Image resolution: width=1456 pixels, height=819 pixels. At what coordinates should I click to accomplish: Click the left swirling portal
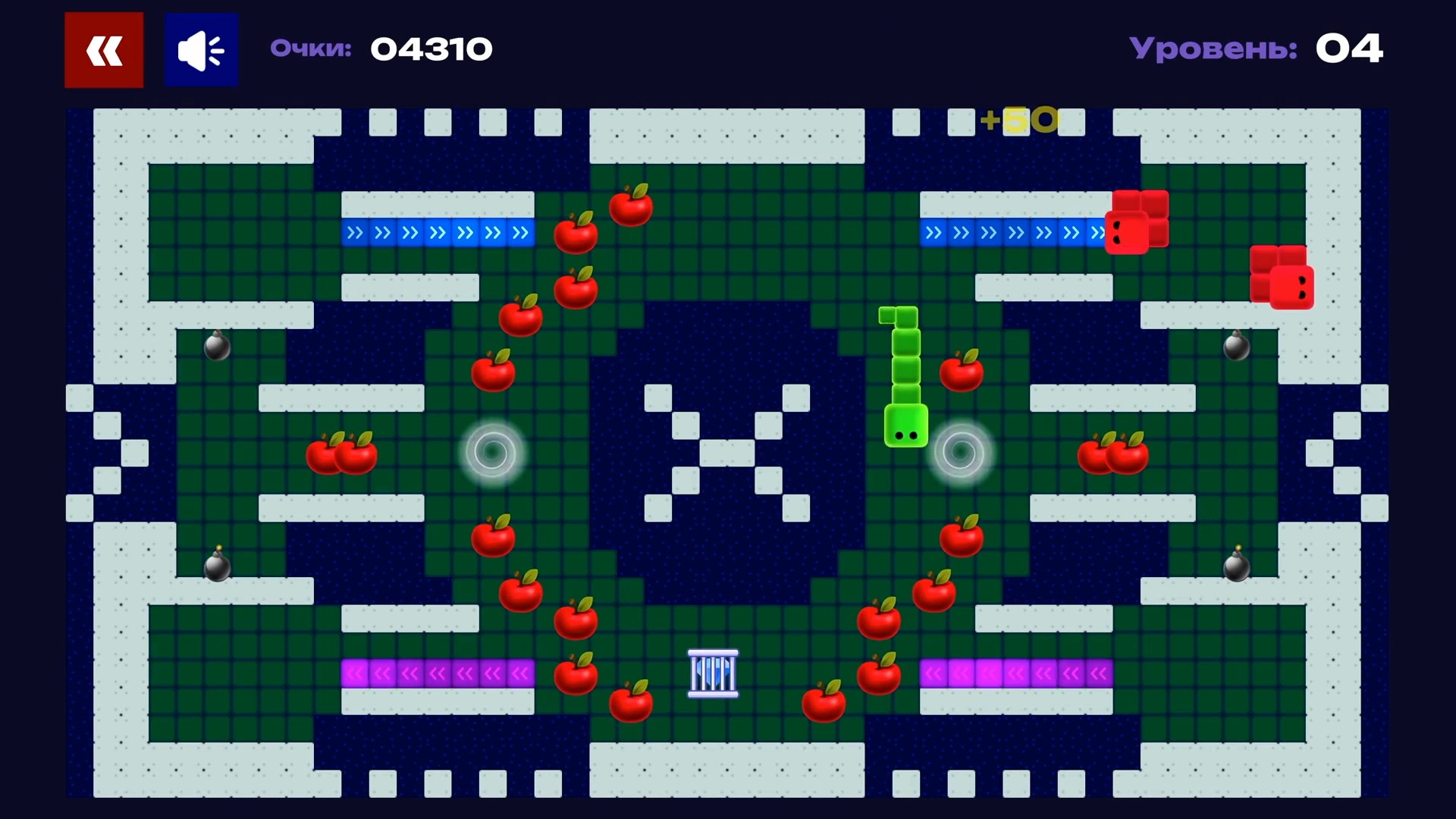tap(491, 453)
